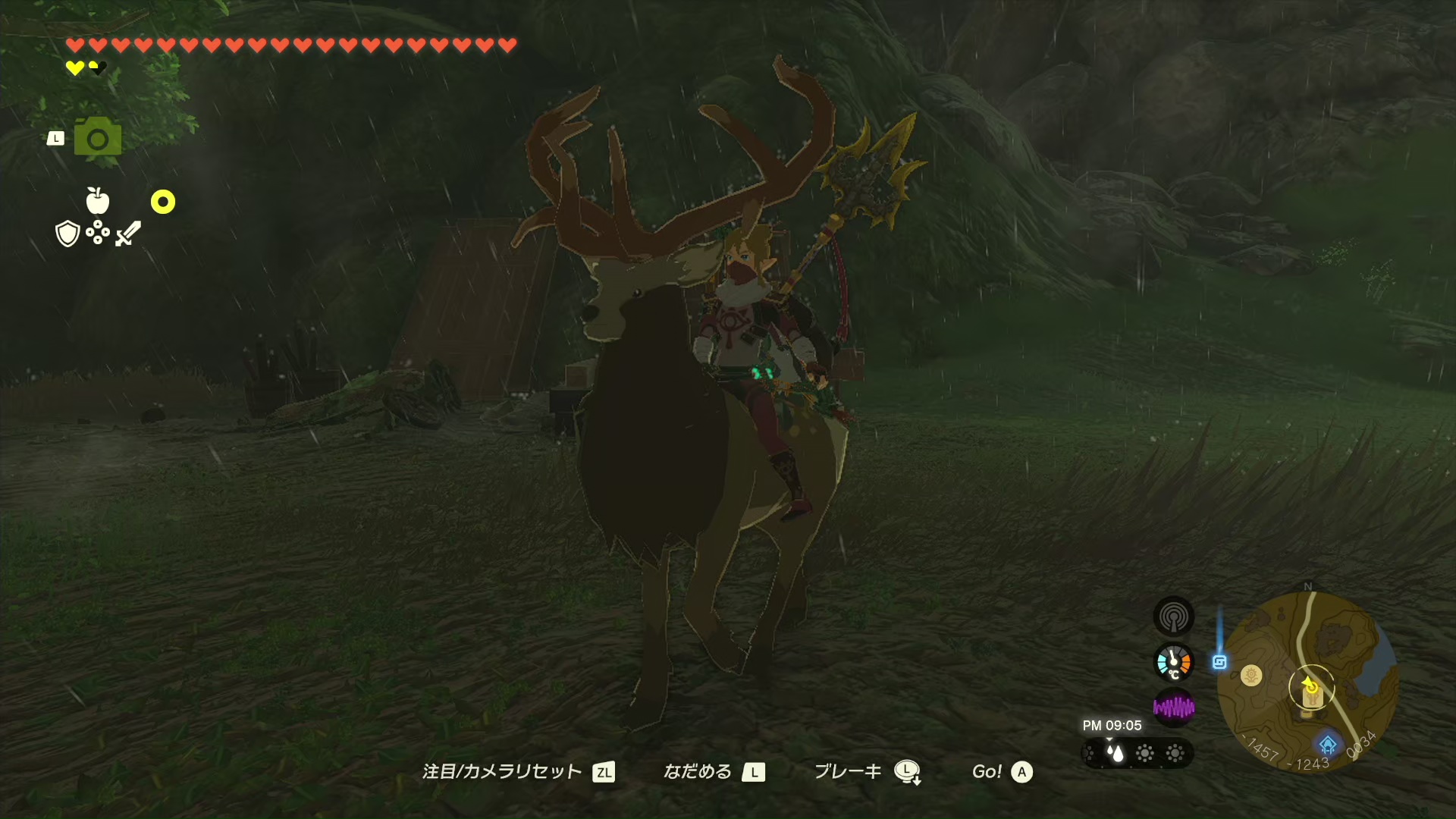Viewport: 1456px width, 819px height.
Task: Select the camera ability icon
Action: (x=98, y=137)
